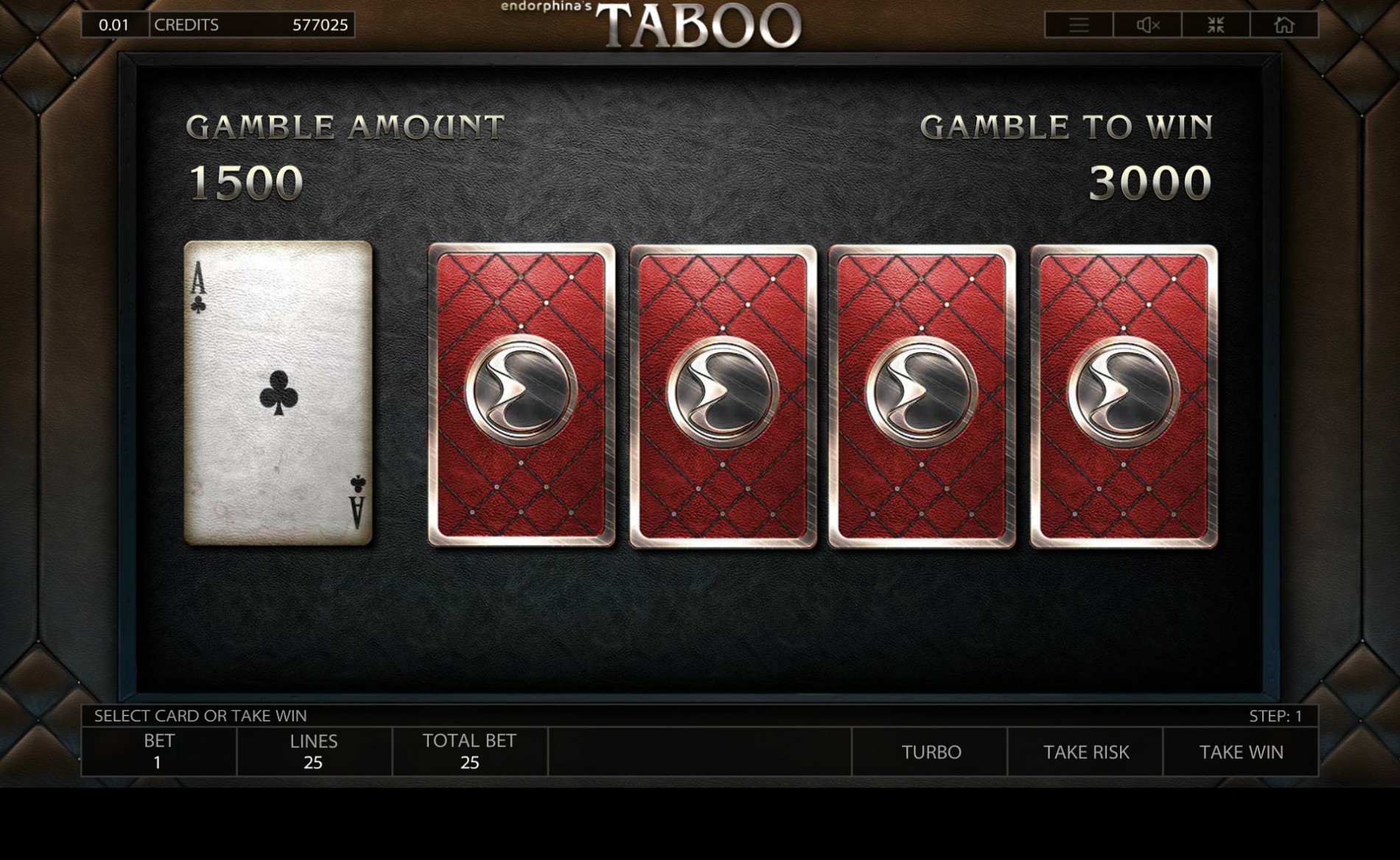Return home via the house icon
The width and height of the screenshot is (1400, 860).
1284,25
